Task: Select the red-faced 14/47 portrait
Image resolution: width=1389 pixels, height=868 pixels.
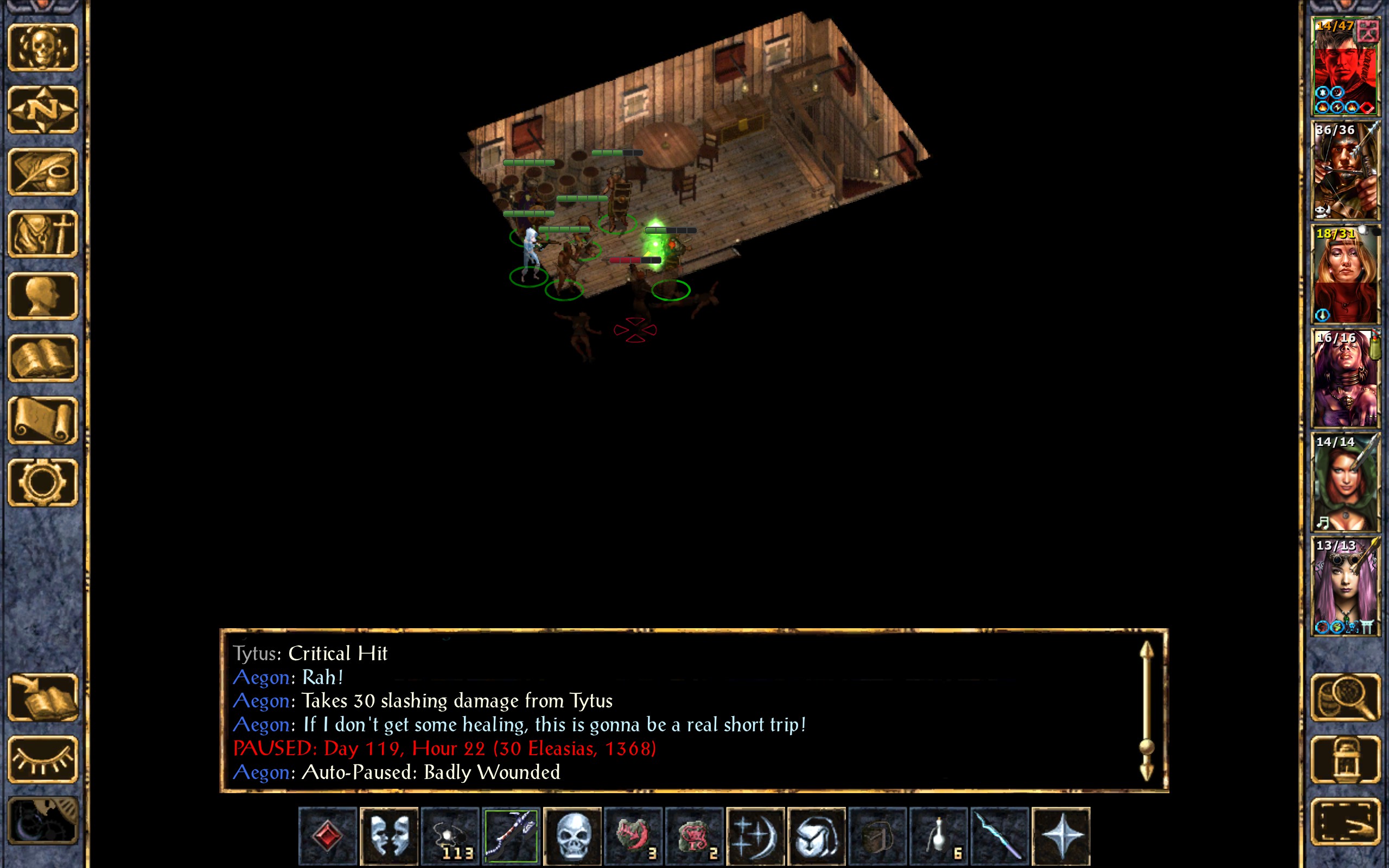Action: (1345, 67)
